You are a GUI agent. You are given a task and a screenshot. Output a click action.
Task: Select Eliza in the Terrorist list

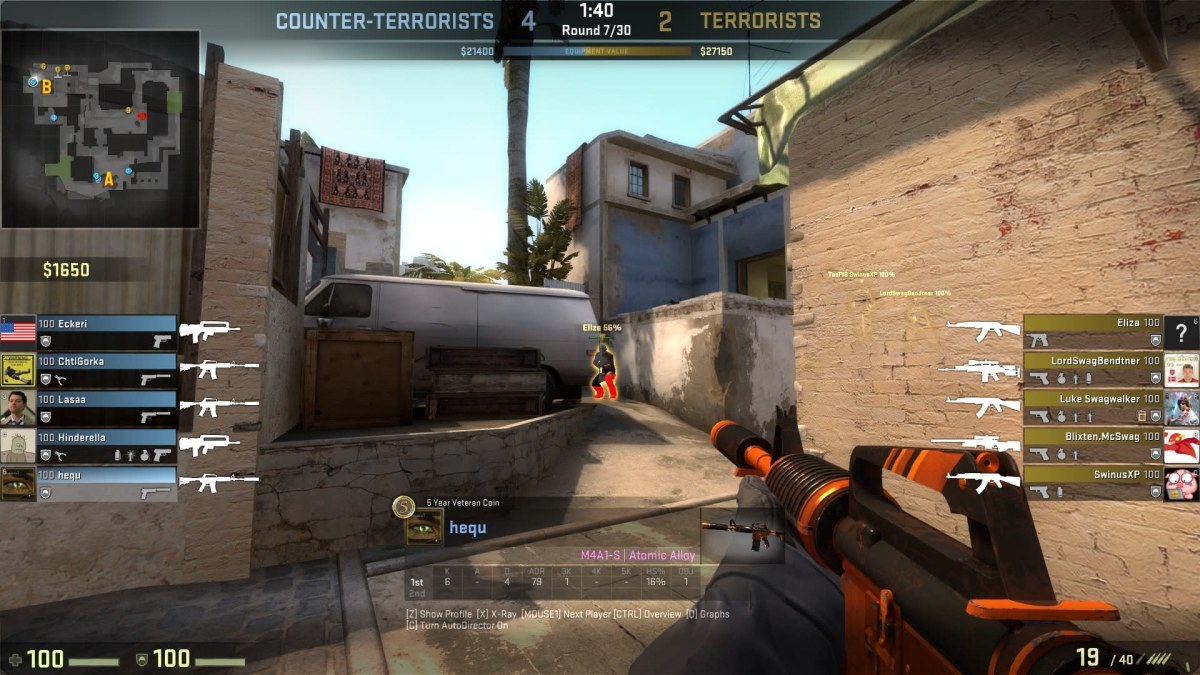1092,332
